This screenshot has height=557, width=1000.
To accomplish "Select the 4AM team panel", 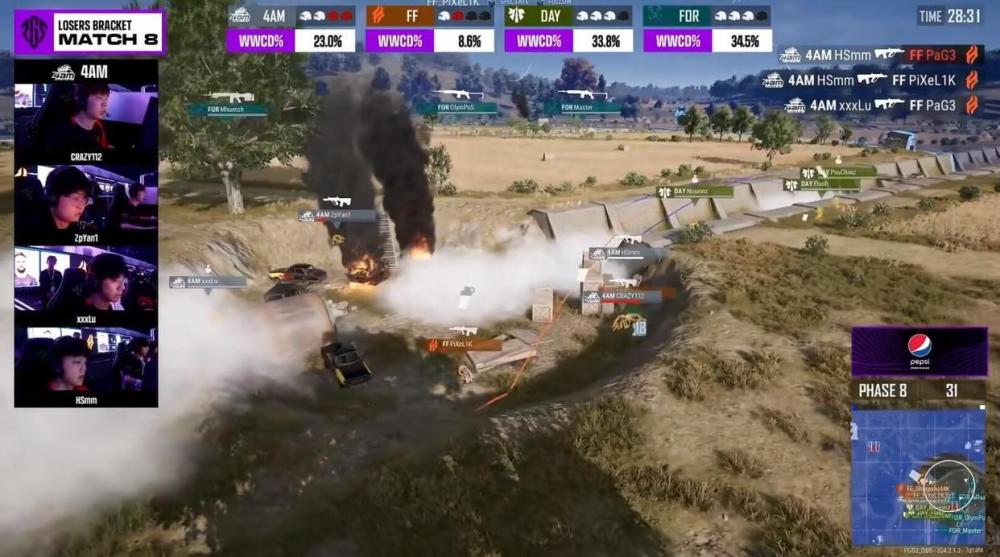I will 291,28.
